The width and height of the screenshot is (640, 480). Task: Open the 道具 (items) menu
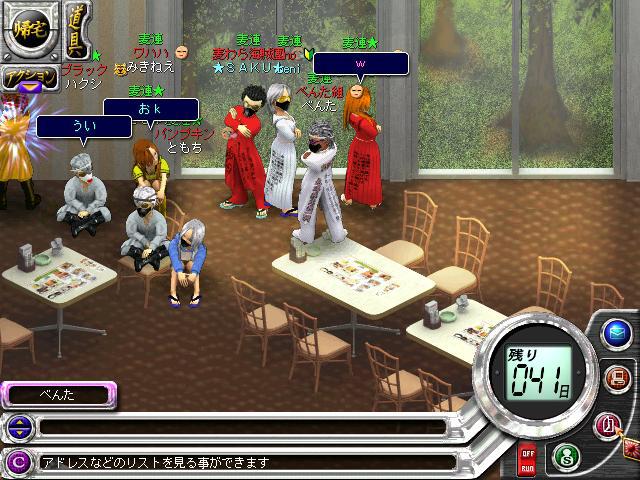coord(75,30)
